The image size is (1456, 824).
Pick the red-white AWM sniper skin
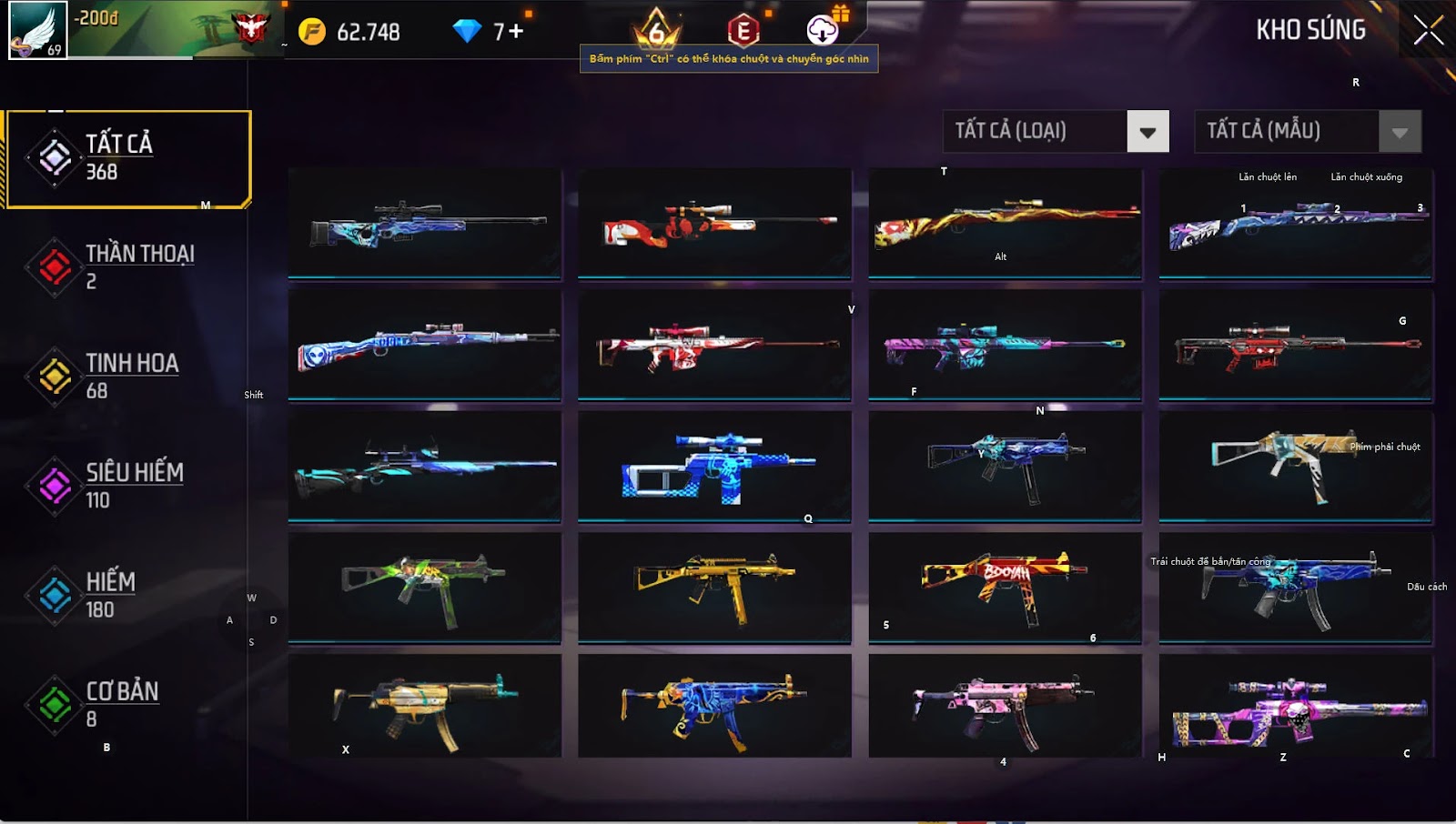[x=714, y=224]
